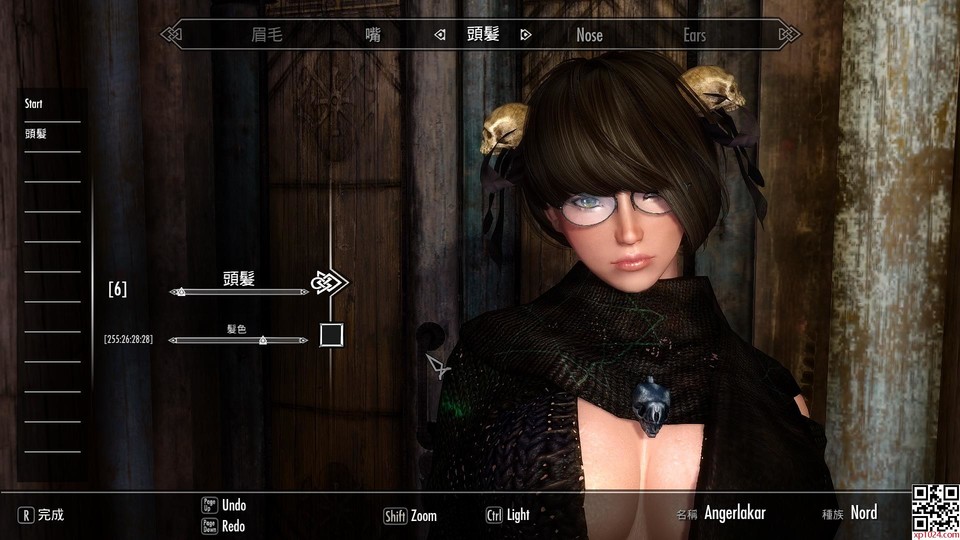Adjust the 髮色 hair color slider

click(238, 340)
